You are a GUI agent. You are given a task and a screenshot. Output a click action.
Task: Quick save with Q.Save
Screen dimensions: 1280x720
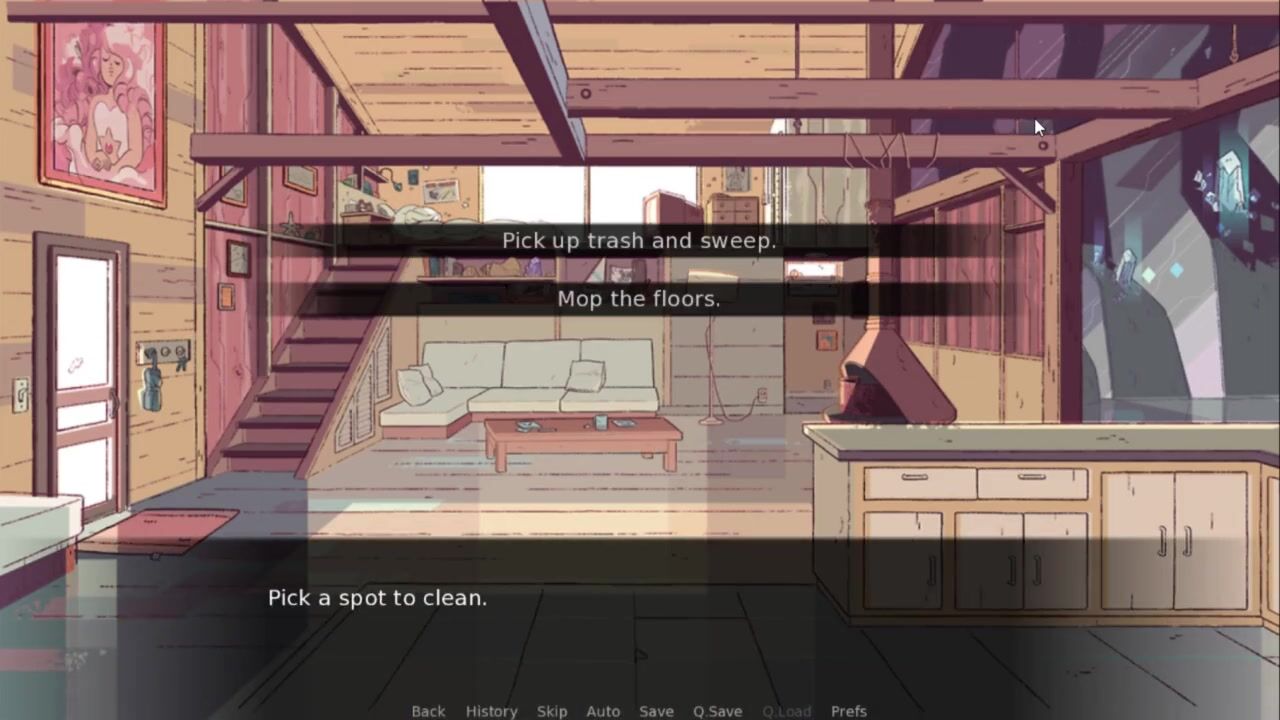(x=717, y=711)
